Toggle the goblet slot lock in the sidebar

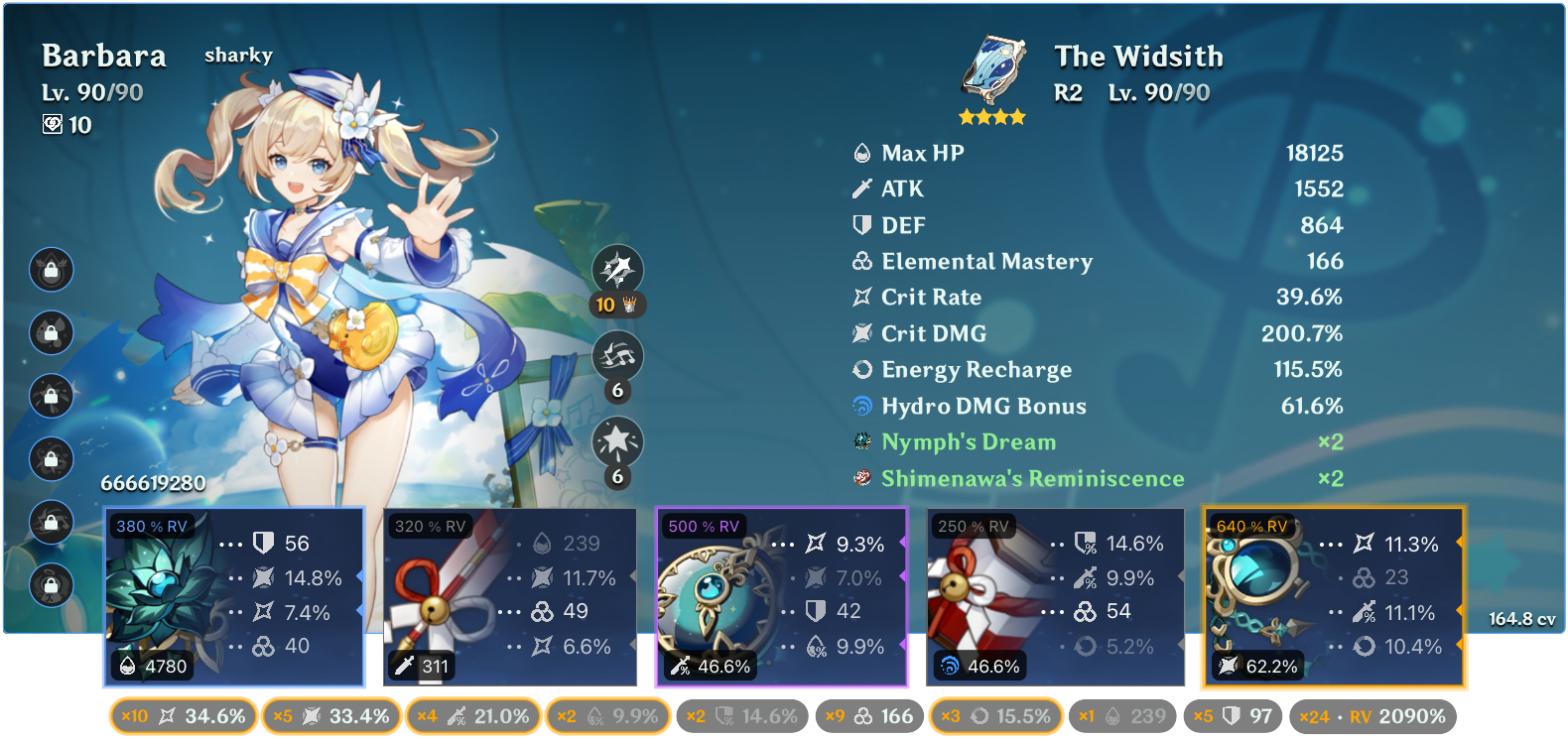click(52, 459)
